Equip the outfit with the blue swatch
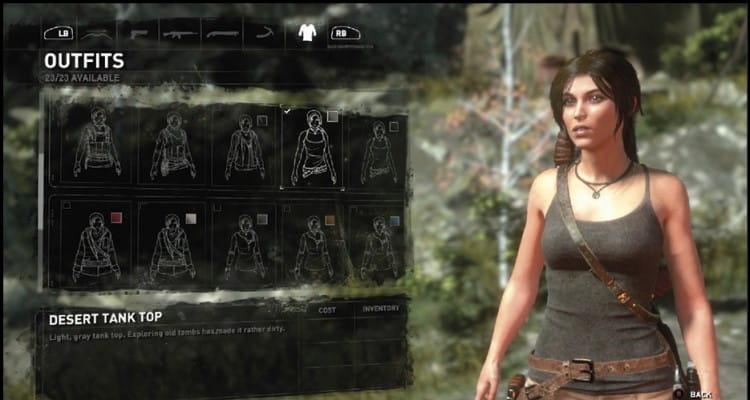Viewport: 750px width, 400px height. pyautogui.click(x=376, y=243)
